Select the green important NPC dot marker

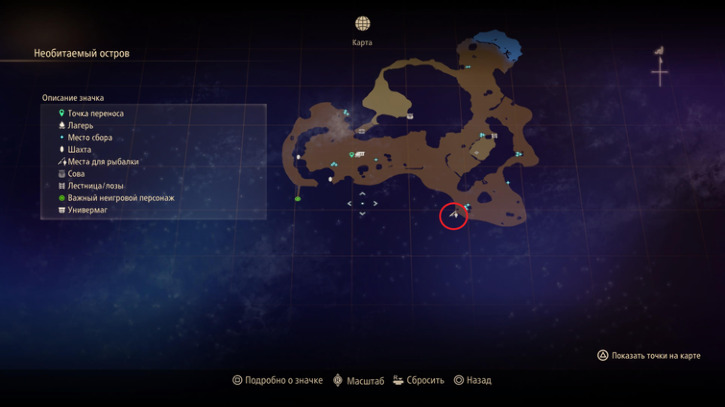click(298, 198)
